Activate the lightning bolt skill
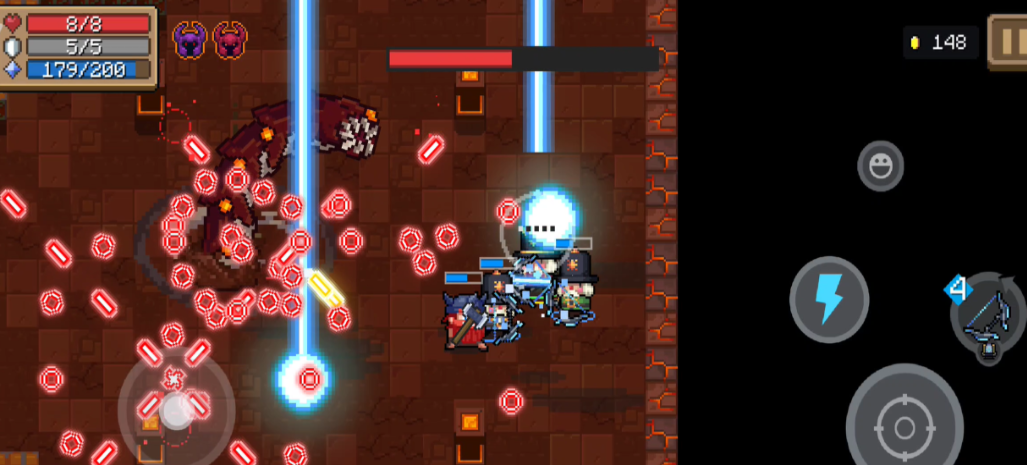The image size is (1027, 465). pos(829,299)
